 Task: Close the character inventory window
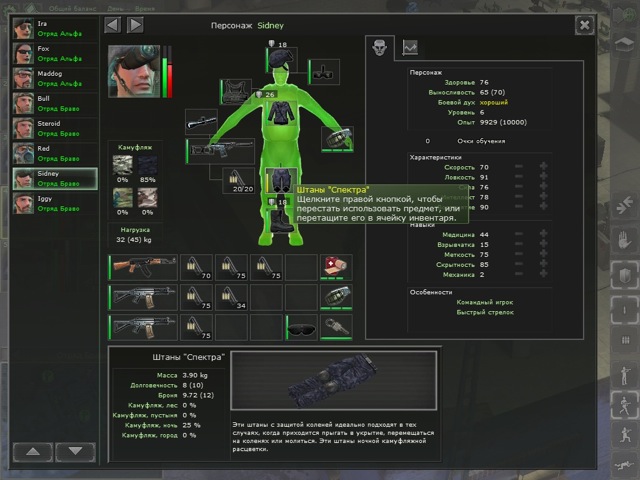[585, 25]
